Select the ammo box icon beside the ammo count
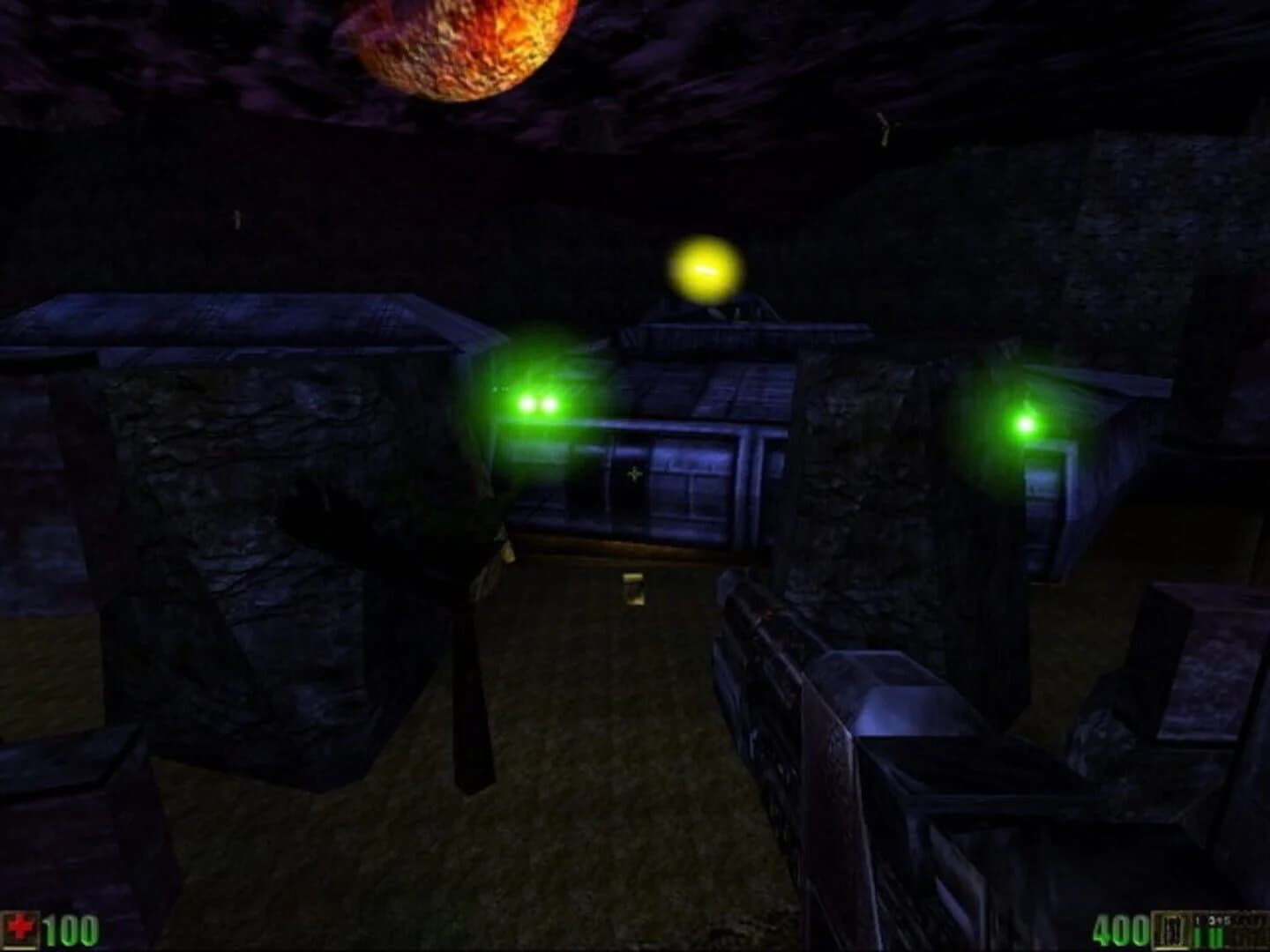This screenshot has height=952, width=1270. point(1169,928)
